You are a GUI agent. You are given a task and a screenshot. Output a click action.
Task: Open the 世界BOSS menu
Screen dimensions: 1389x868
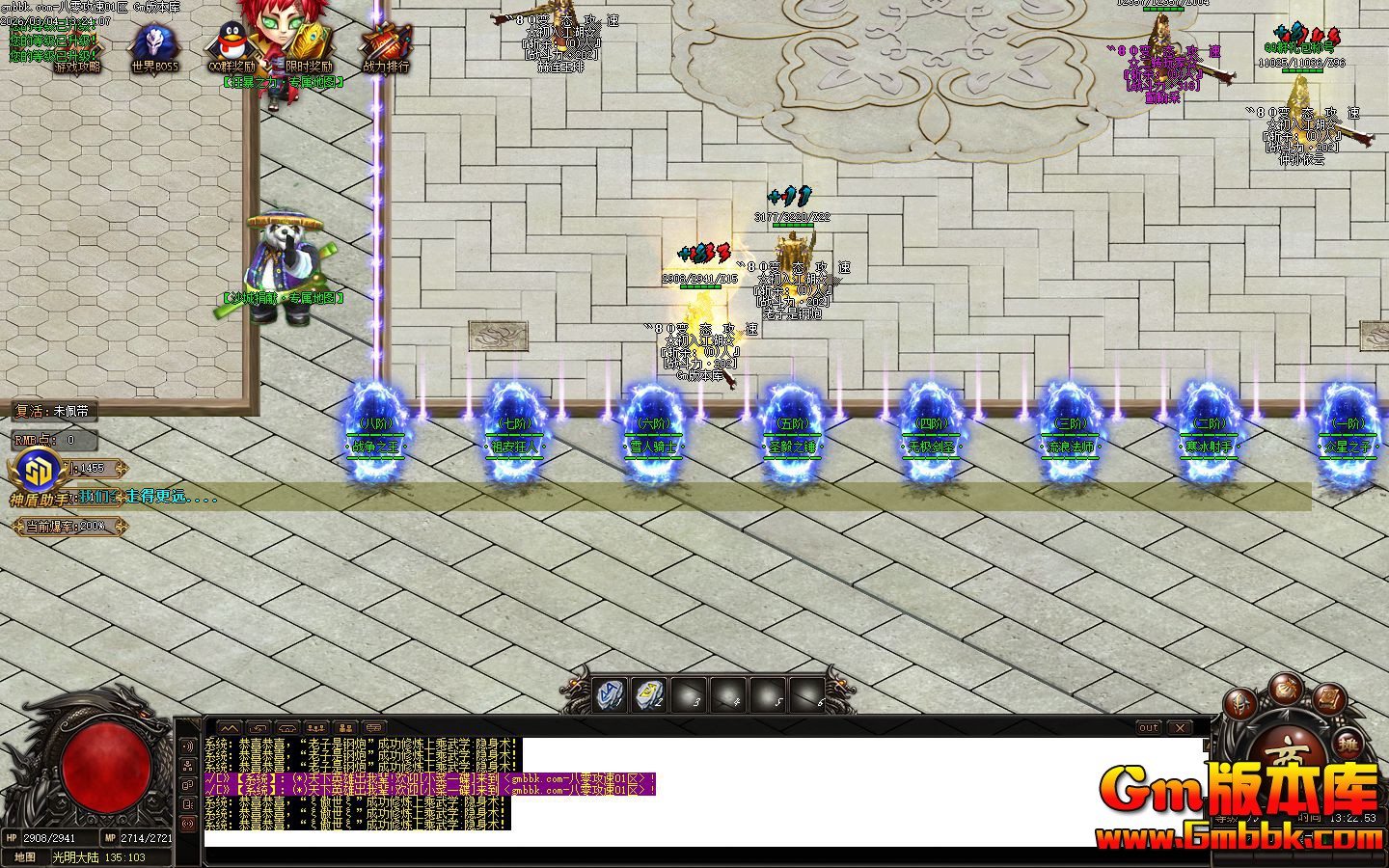pyautogui.click(x=154, y=48)
